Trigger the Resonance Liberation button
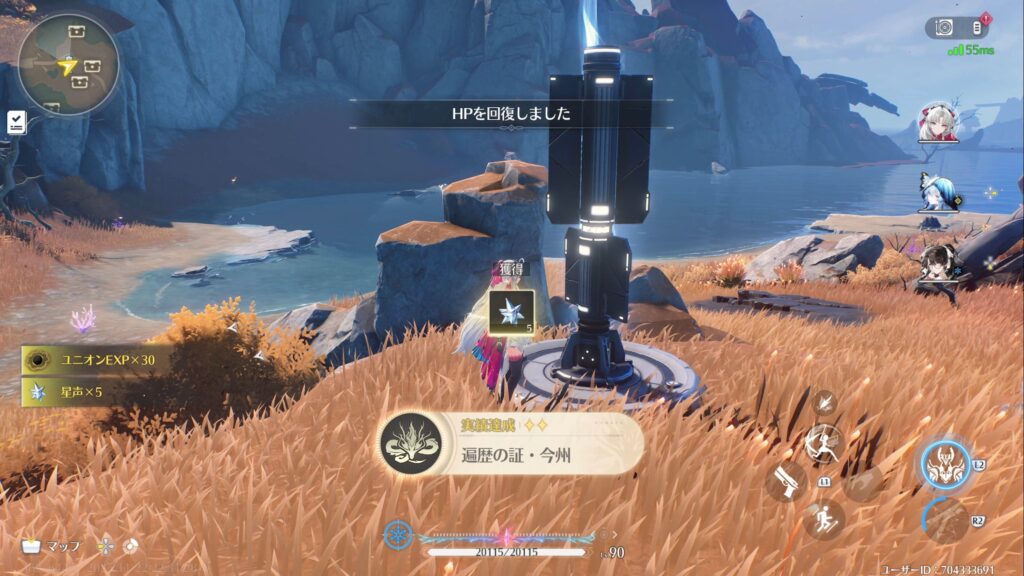 [945, 520]
